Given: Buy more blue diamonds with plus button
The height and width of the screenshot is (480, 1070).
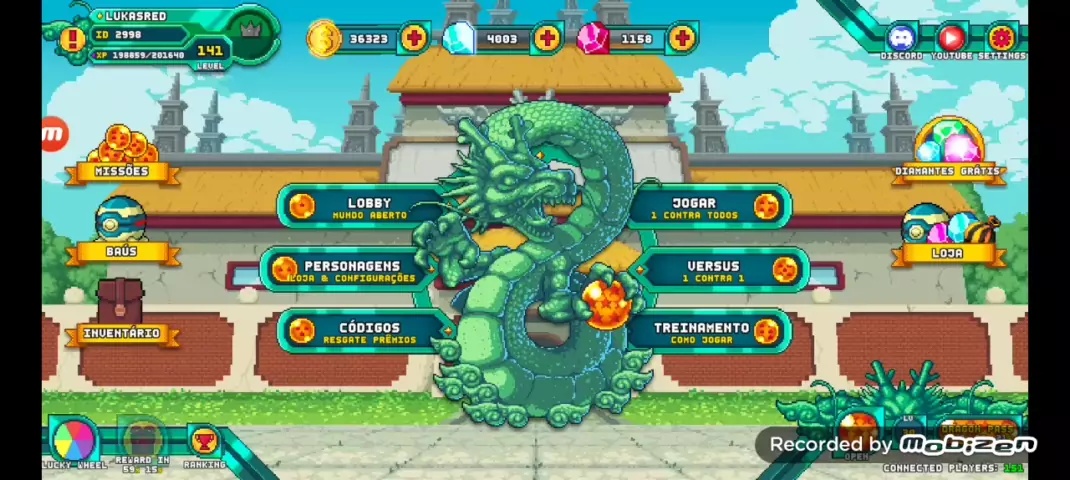Looking at the screenshot, I should tap(547, 39).
